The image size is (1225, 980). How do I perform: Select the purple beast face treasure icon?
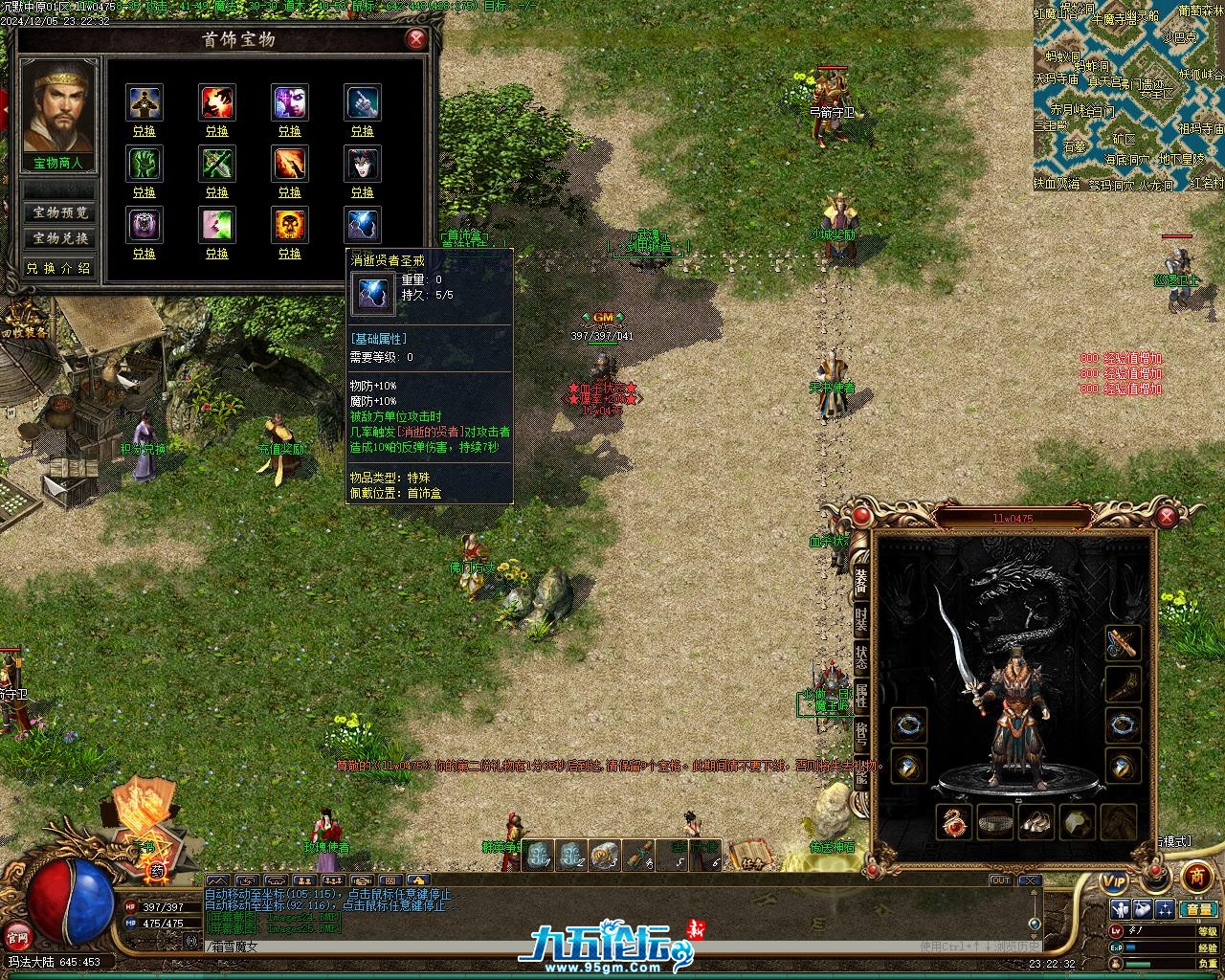click(x=145, y=225)
